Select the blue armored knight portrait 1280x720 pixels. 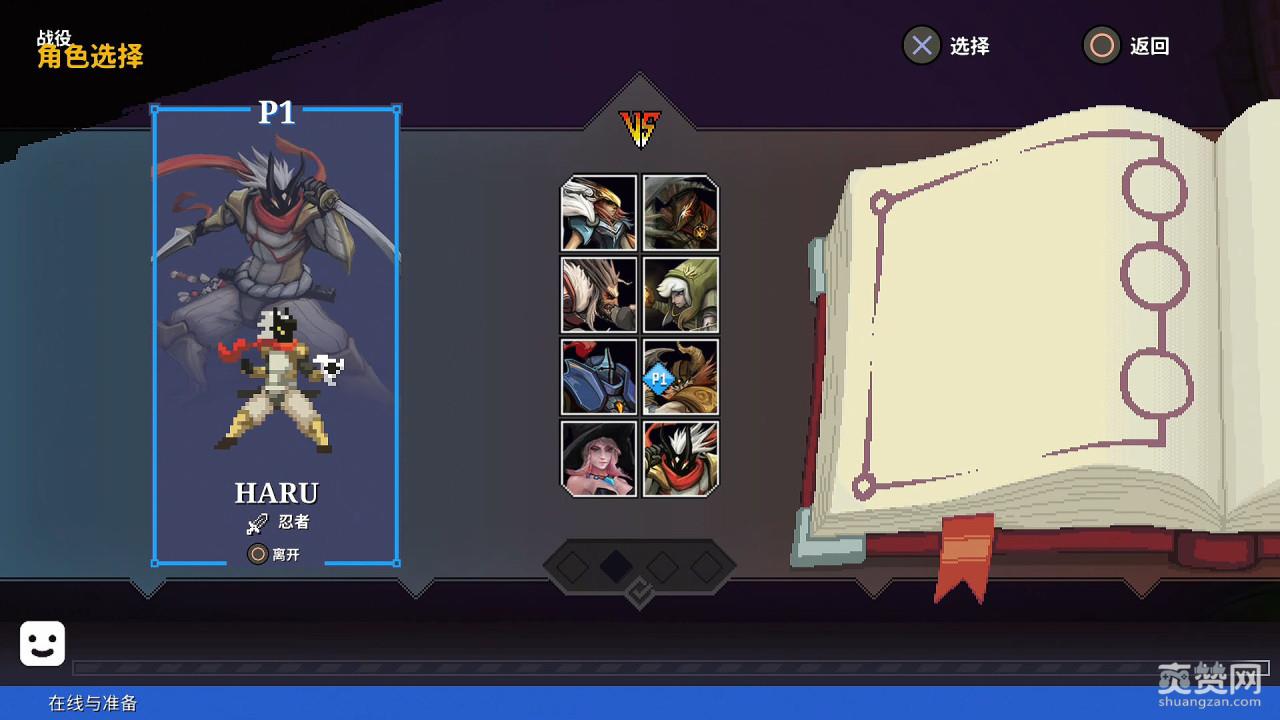coord(598,376)
